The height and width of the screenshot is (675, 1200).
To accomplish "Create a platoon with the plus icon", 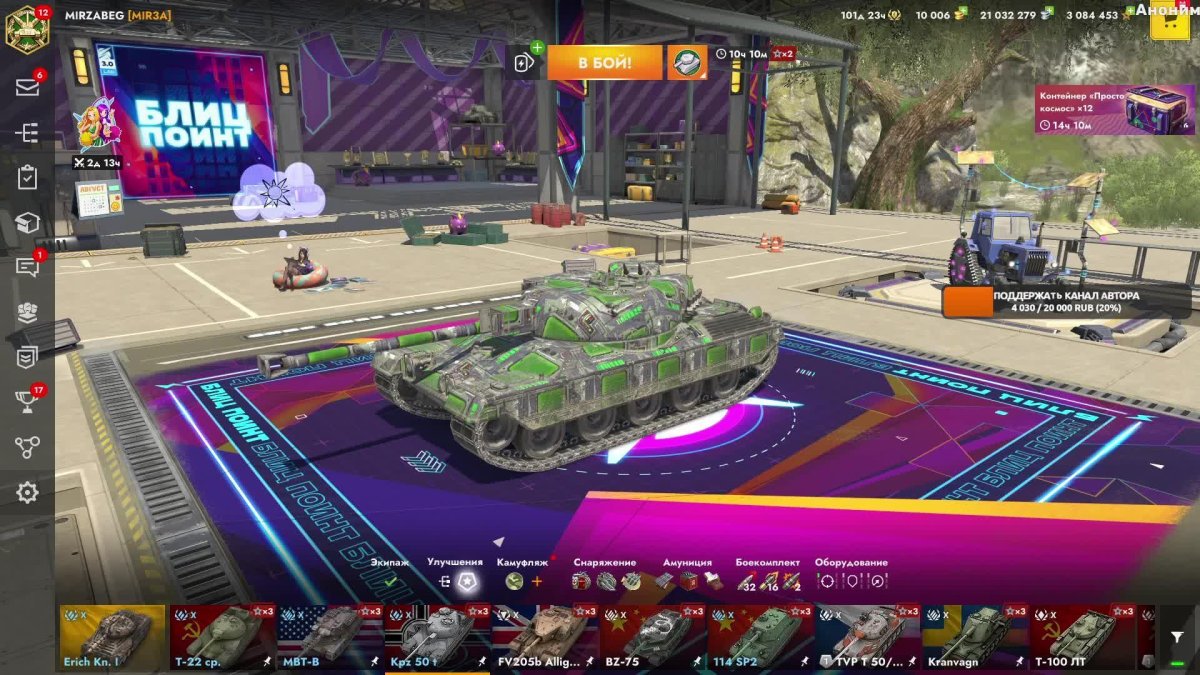I will (525, 62).
